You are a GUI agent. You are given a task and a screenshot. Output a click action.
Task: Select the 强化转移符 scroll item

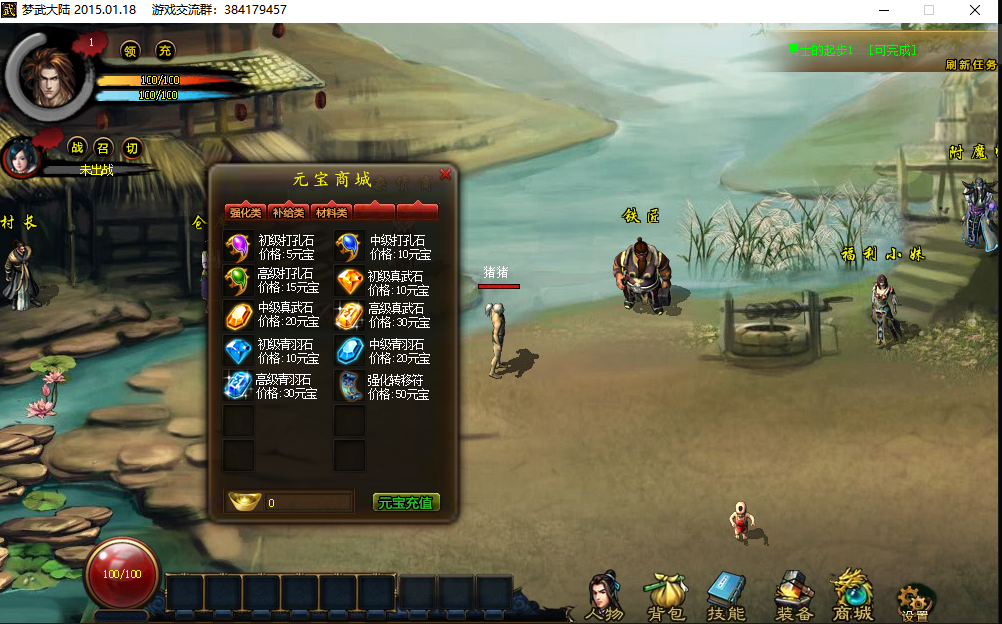tap(348, 386)
